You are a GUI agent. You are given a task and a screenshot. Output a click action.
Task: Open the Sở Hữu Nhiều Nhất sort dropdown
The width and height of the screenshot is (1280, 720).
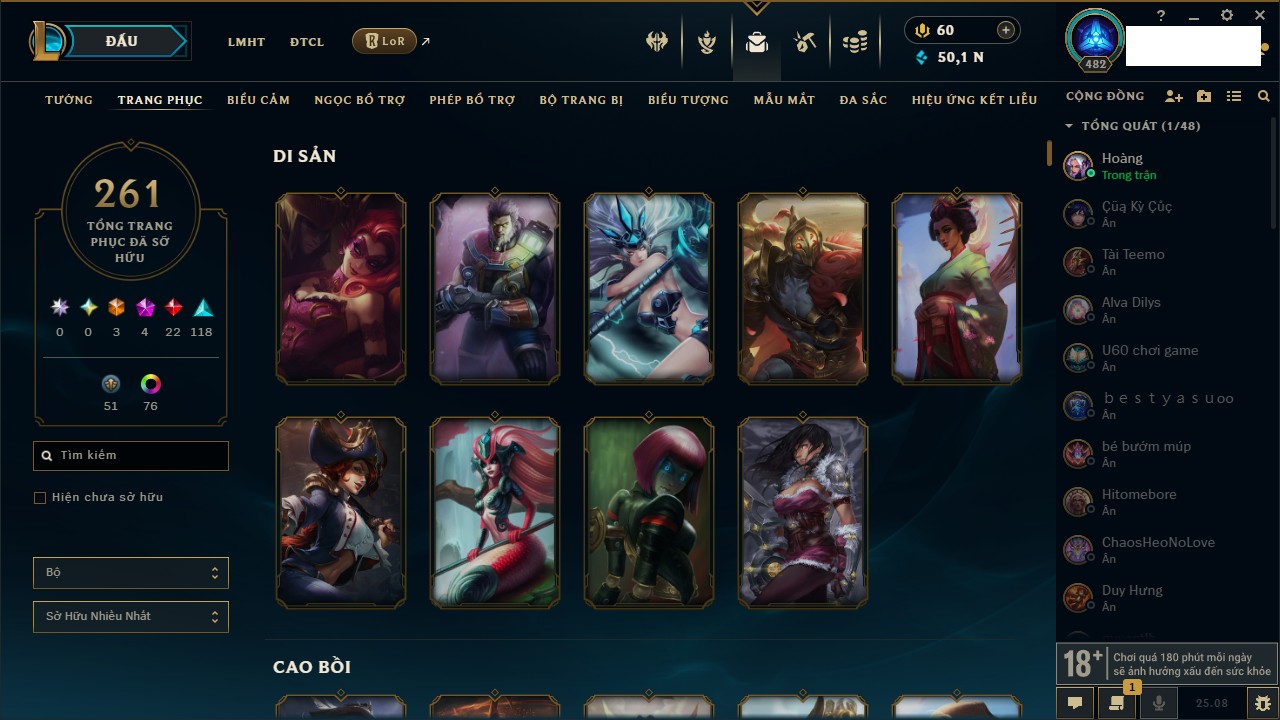click(x=131, y=617)
